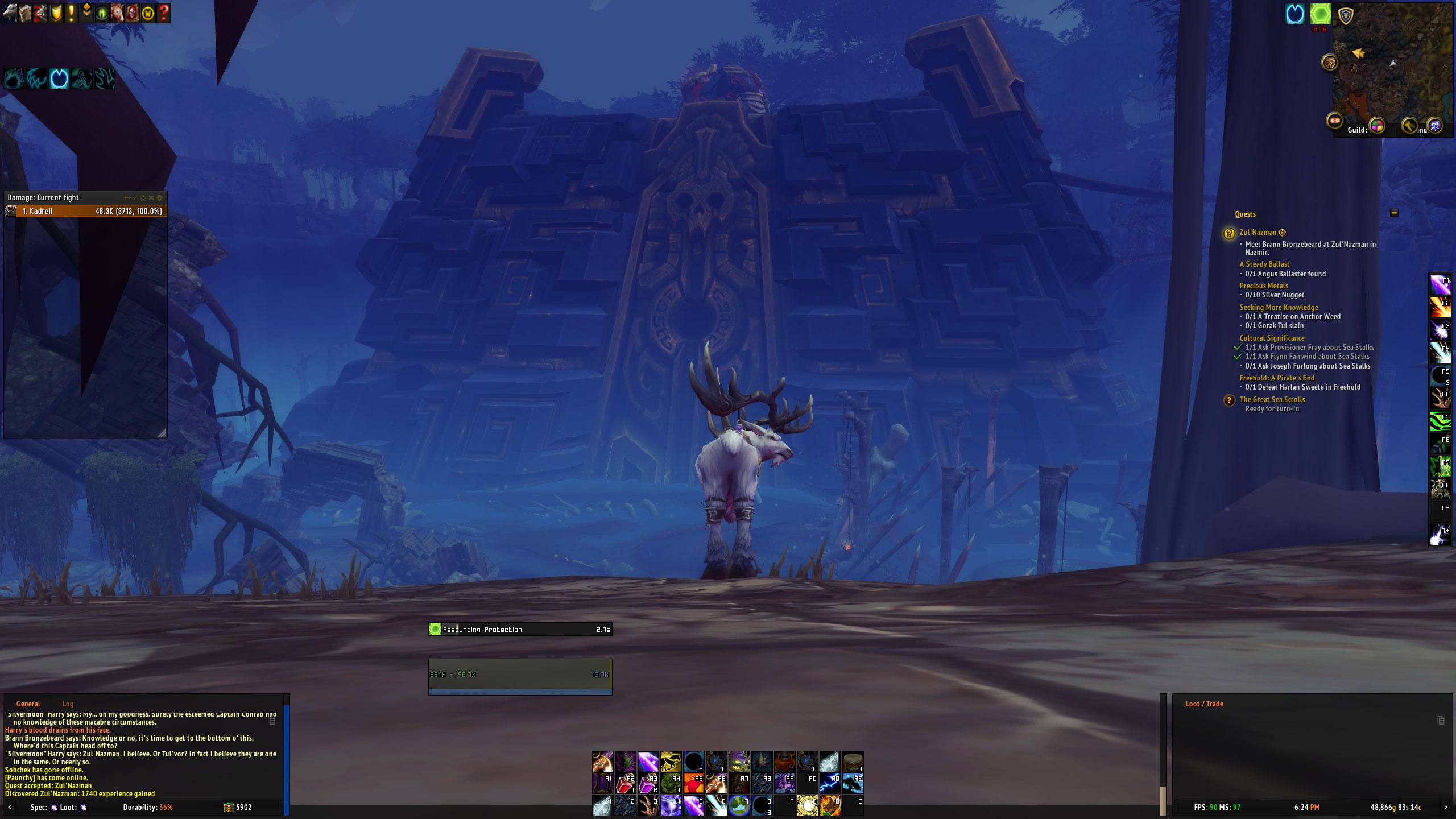Open The Great Sea Scrolls quest entry
1456x819 pixels.
coord(1272,400)
